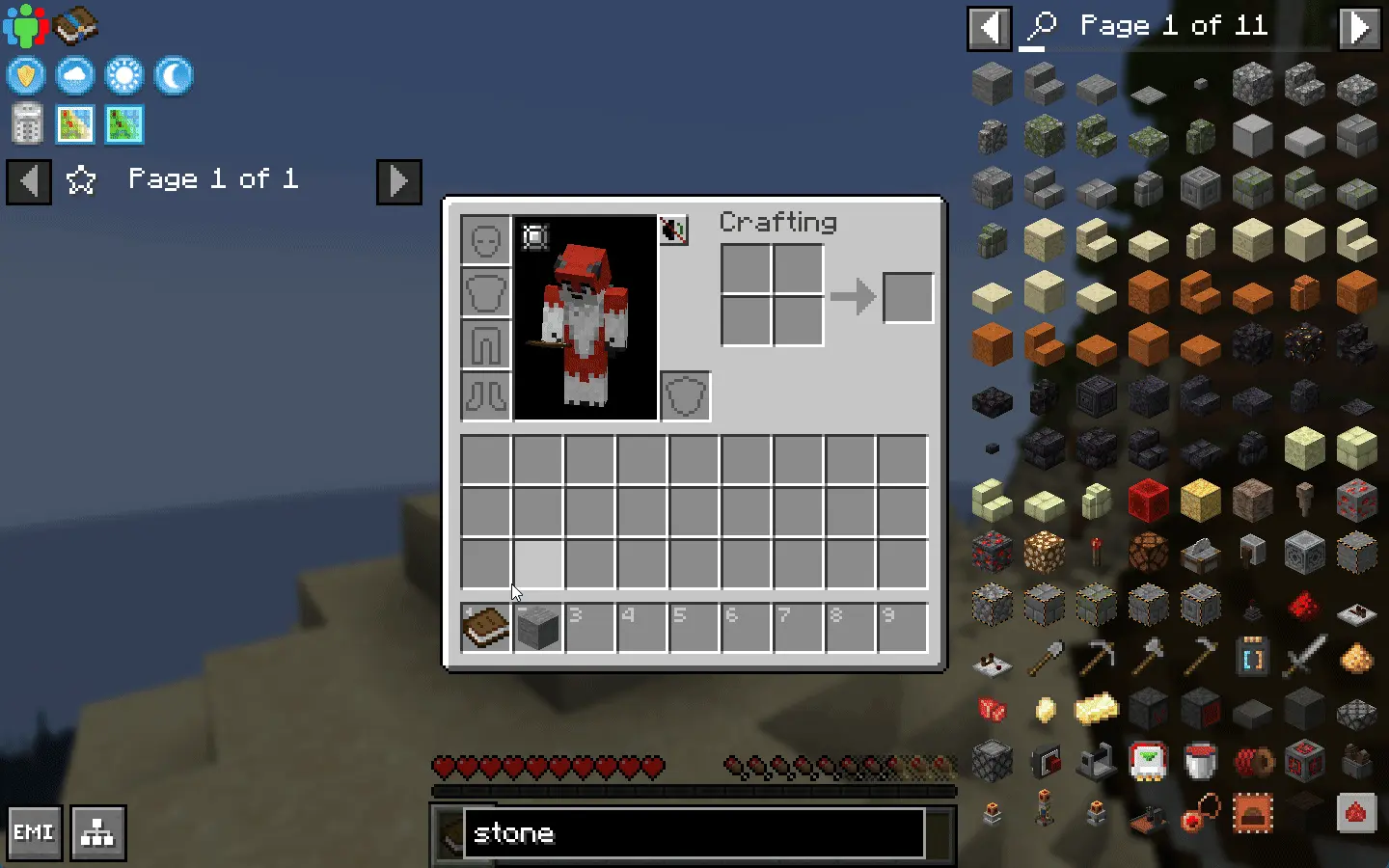Toggle weather with the cloud icon
The width and height of the screenshot is (1389, 868).
click(75, 75)
